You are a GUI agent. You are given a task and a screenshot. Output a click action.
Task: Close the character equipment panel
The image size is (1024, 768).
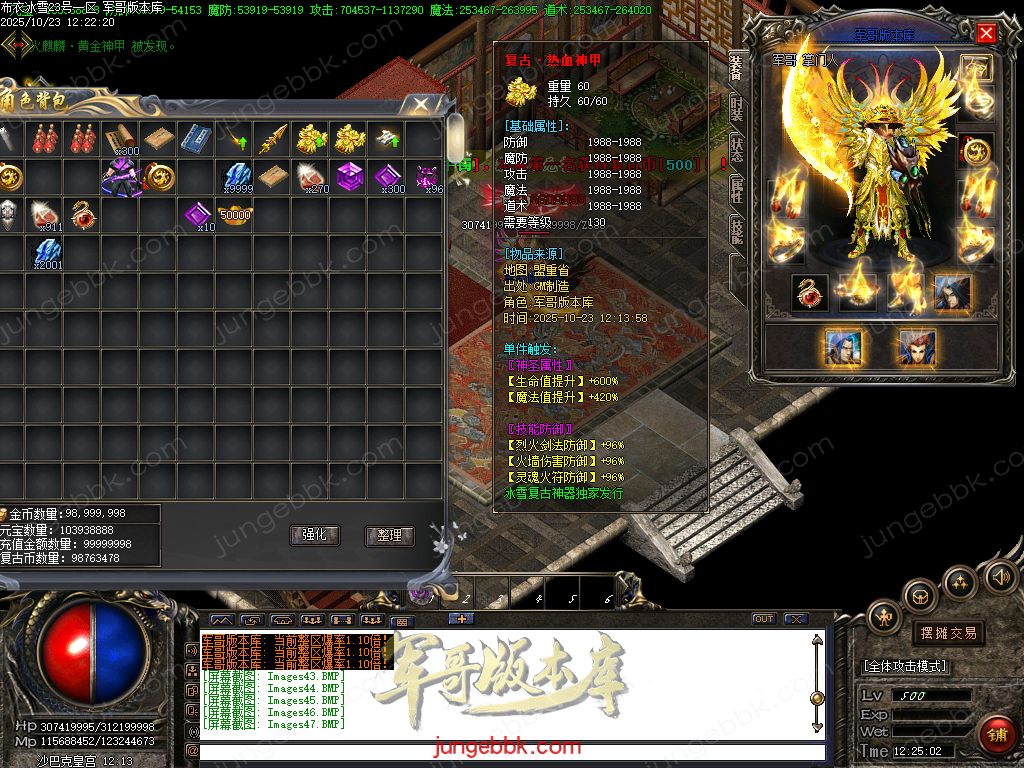[x=986, y=33]
